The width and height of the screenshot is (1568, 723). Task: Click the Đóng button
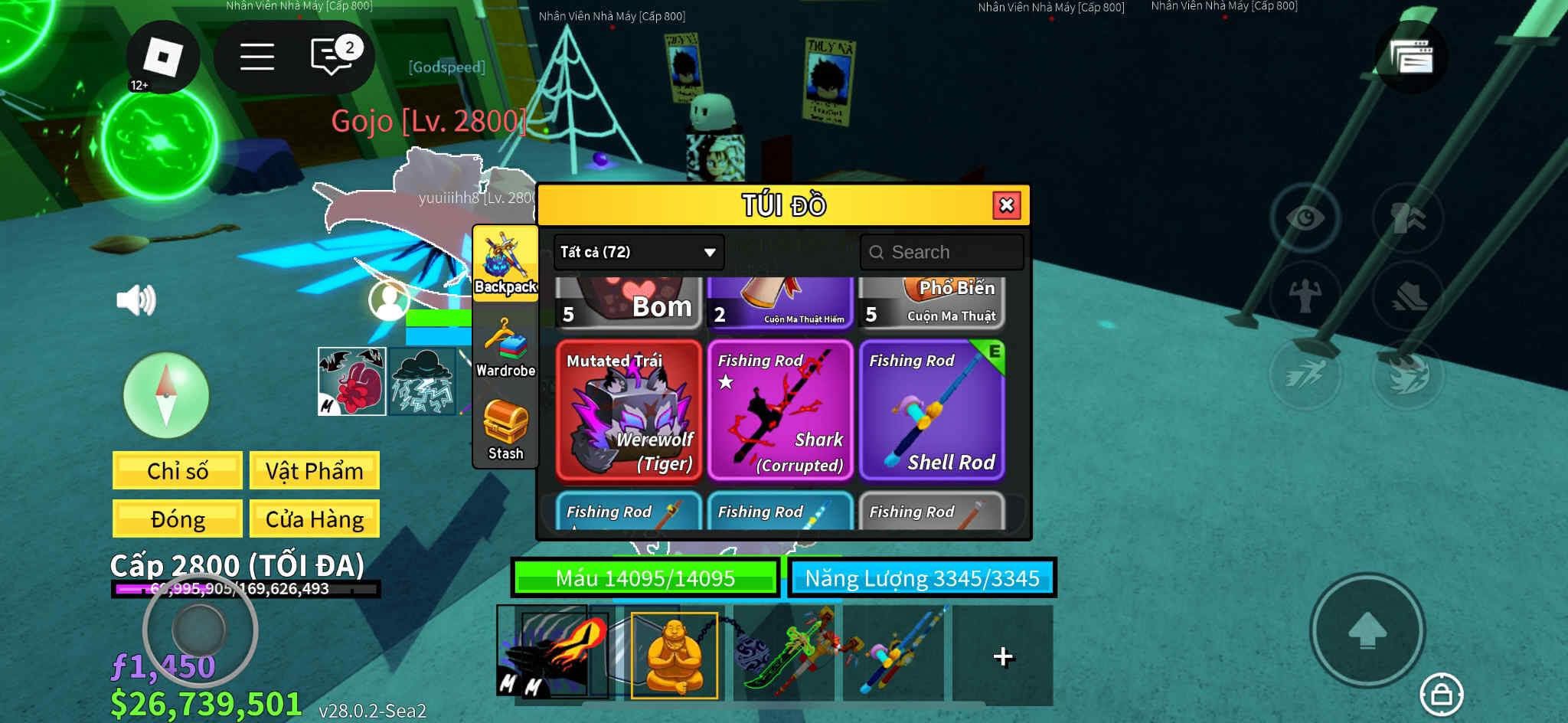click(178, 519)
